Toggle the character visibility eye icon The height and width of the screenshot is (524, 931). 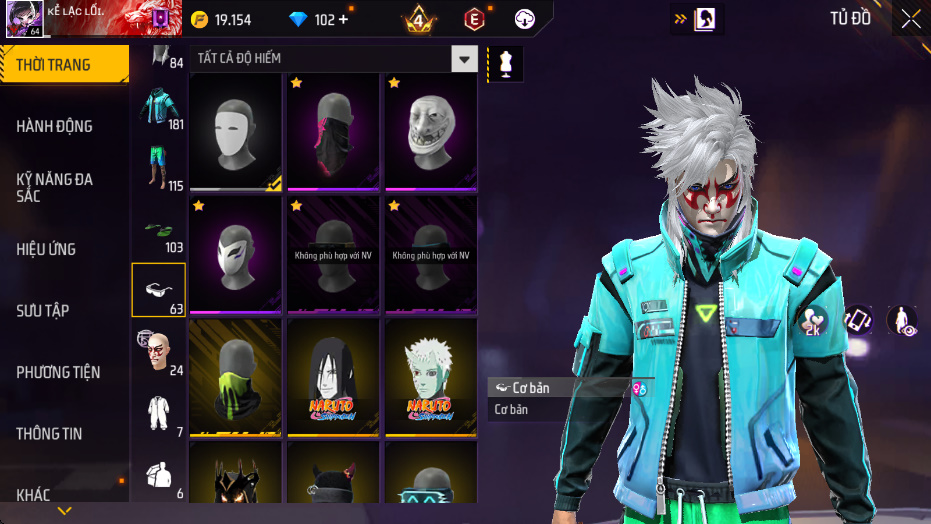tap(901, 320)
